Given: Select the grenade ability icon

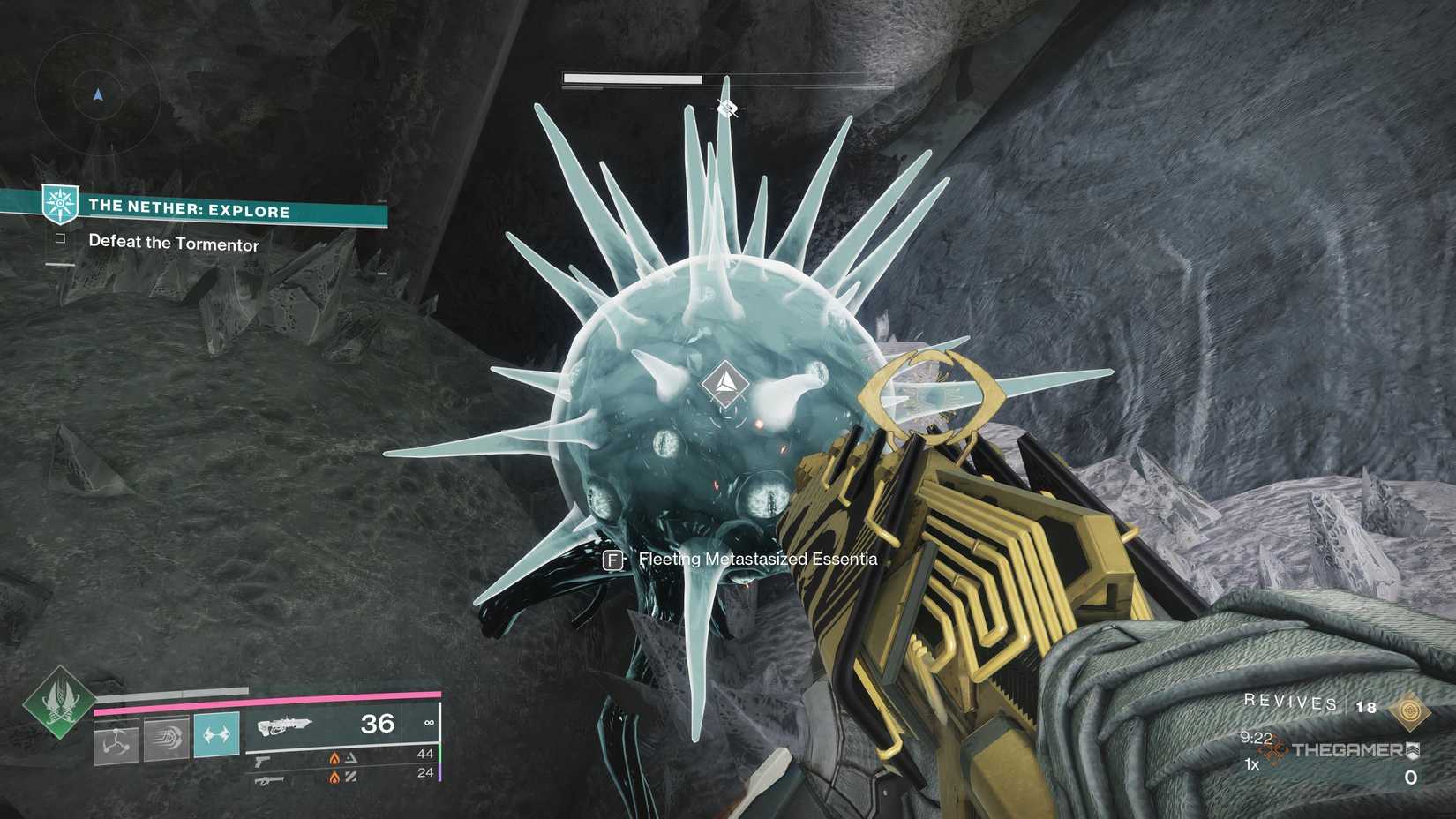Looking at the screenshot, I should point(116,738).
